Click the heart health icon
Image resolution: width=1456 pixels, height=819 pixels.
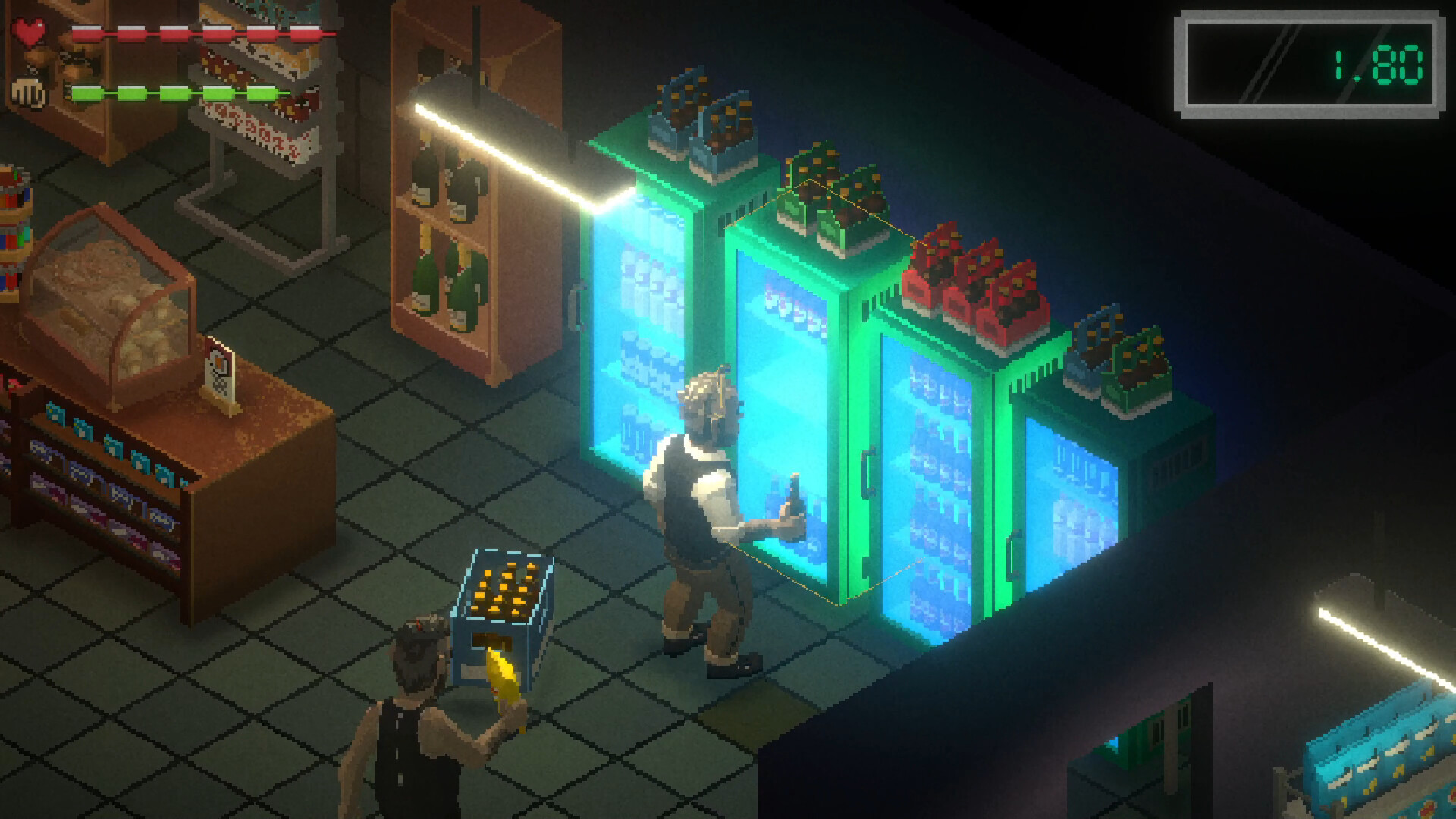[30, 29]
